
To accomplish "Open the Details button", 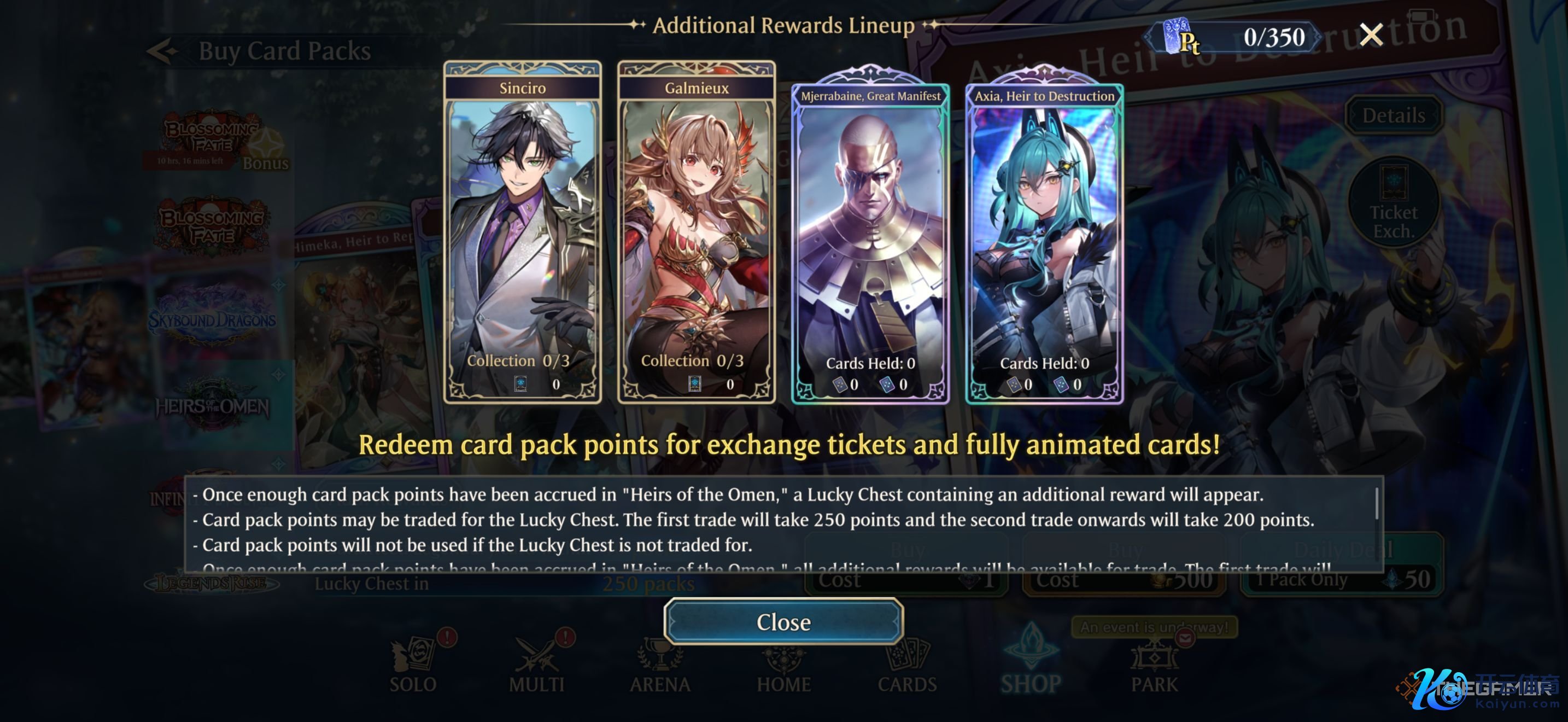I will 1393,115.
